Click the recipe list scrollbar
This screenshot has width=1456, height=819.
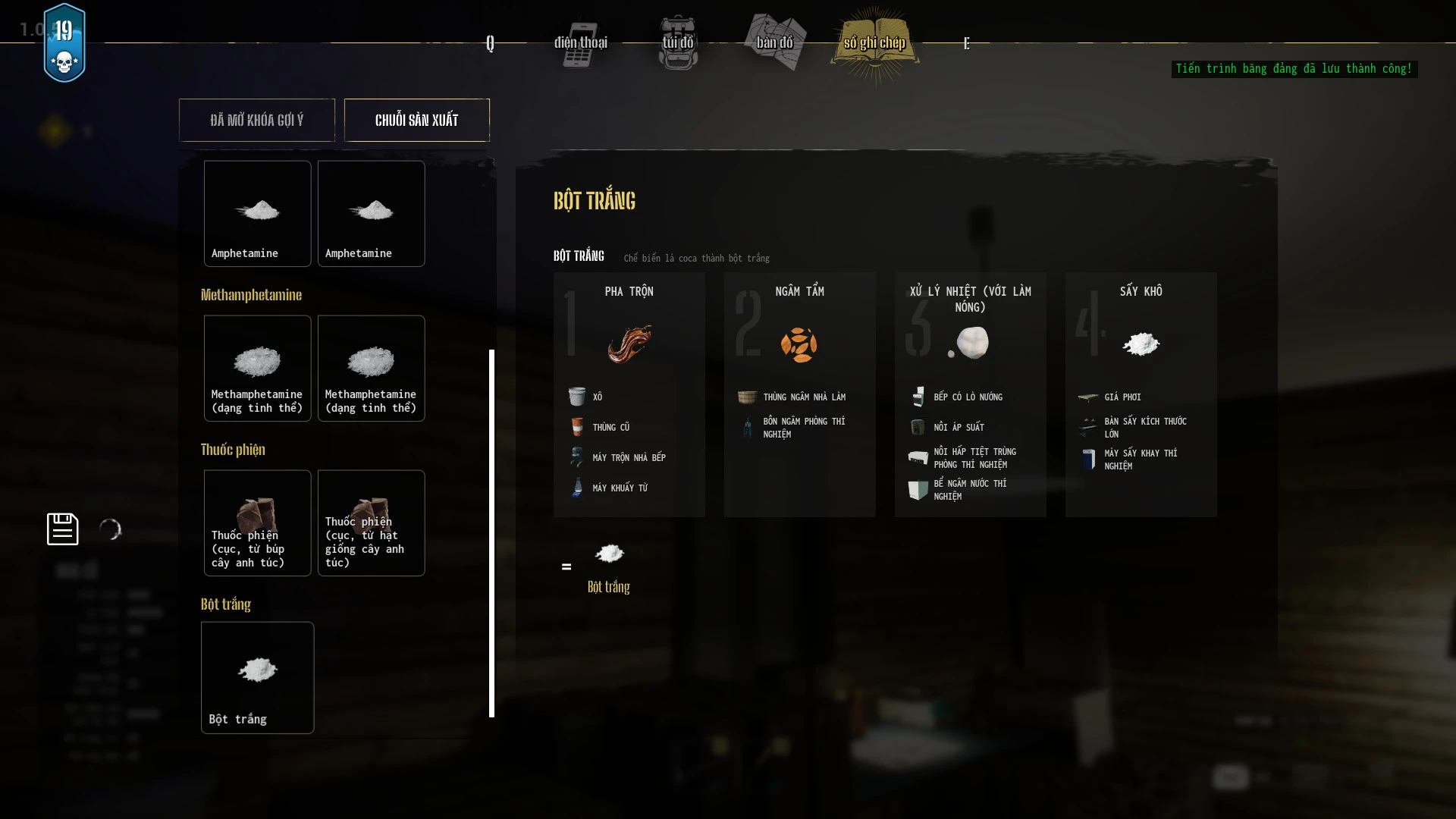tap(491, 532)
